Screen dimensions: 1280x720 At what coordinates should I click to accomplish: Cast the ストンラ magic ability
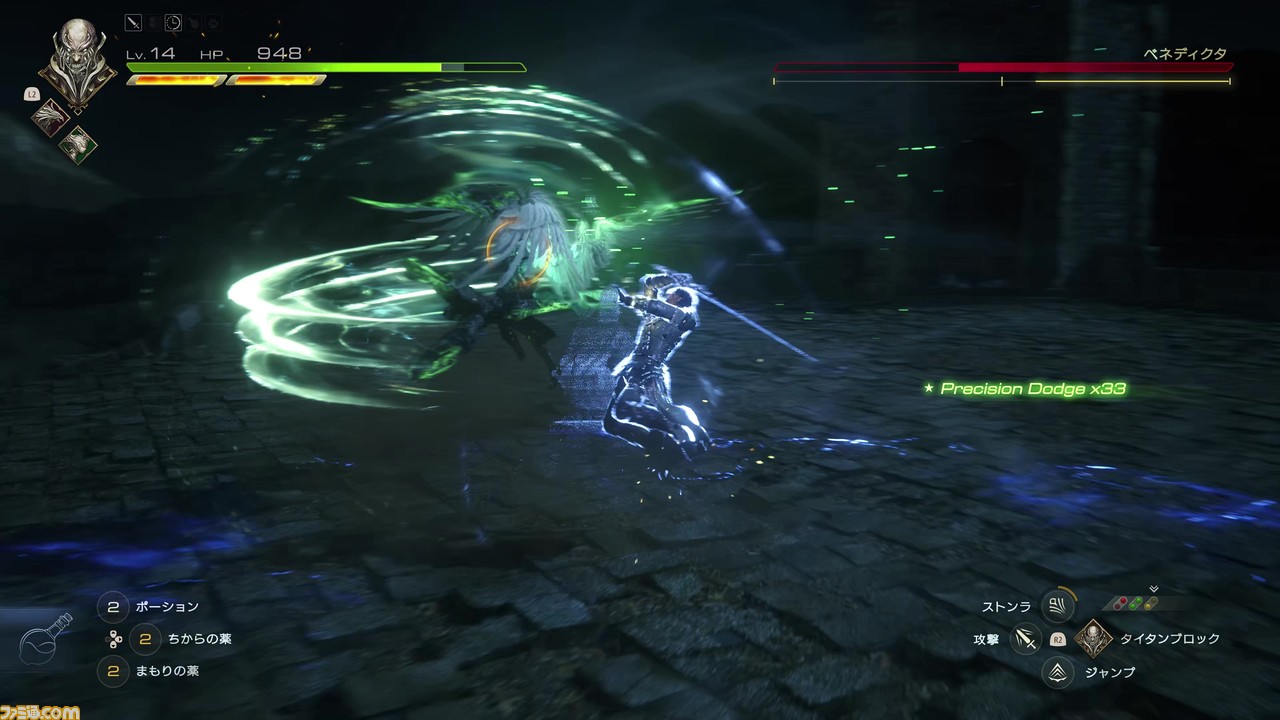pyautogui.click(x=1057, y=605)
